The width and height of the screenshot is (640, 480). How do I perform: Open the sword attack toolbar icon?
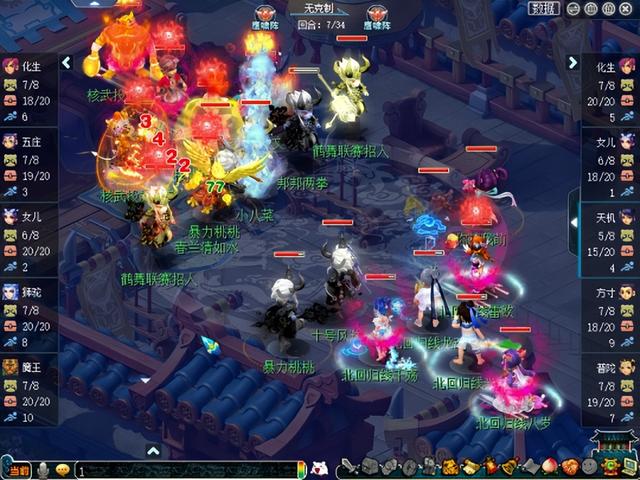coord(348,467)
